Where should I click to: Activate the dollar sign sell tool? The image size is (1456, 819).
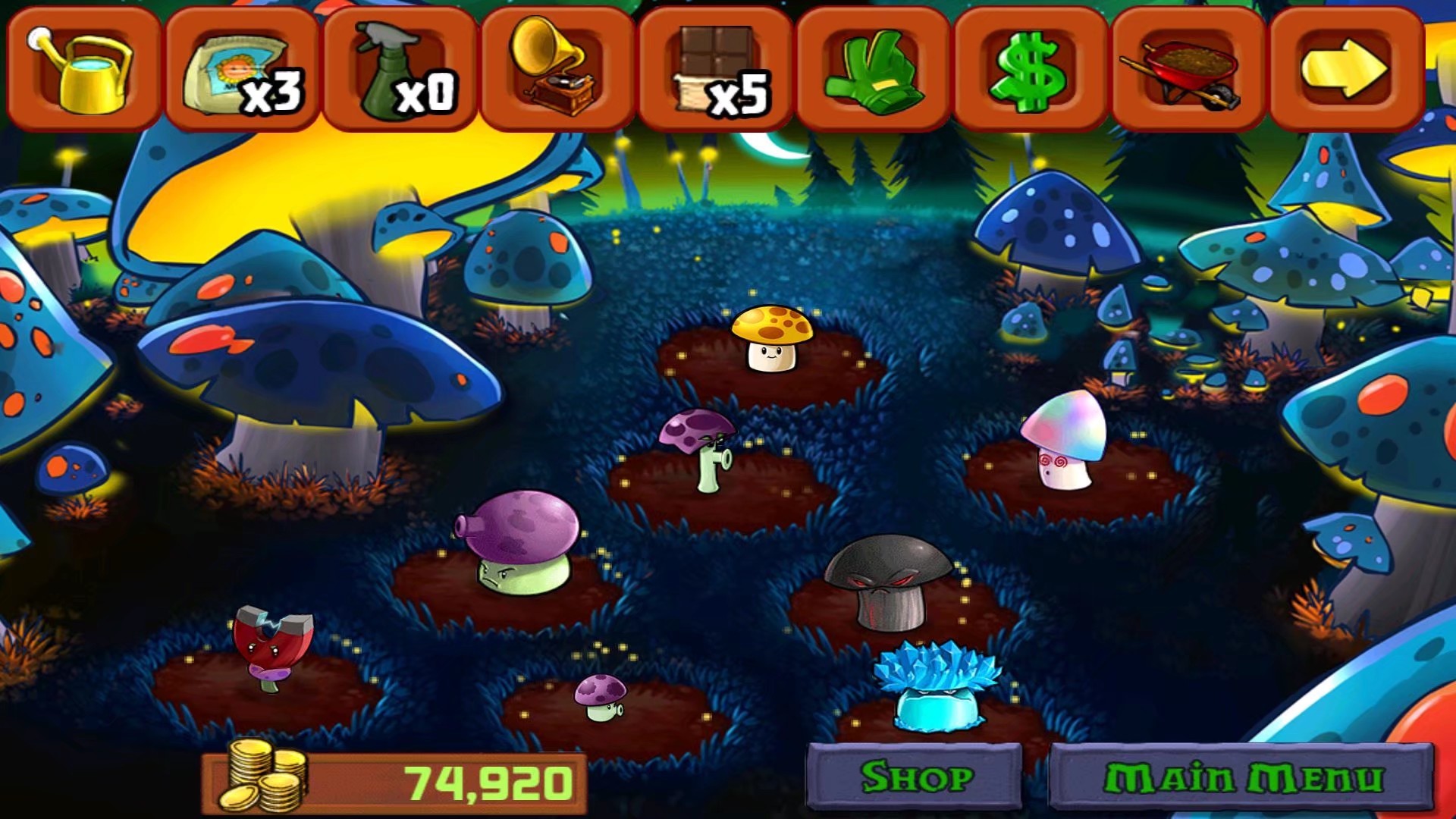click(x=1031, y=70)
